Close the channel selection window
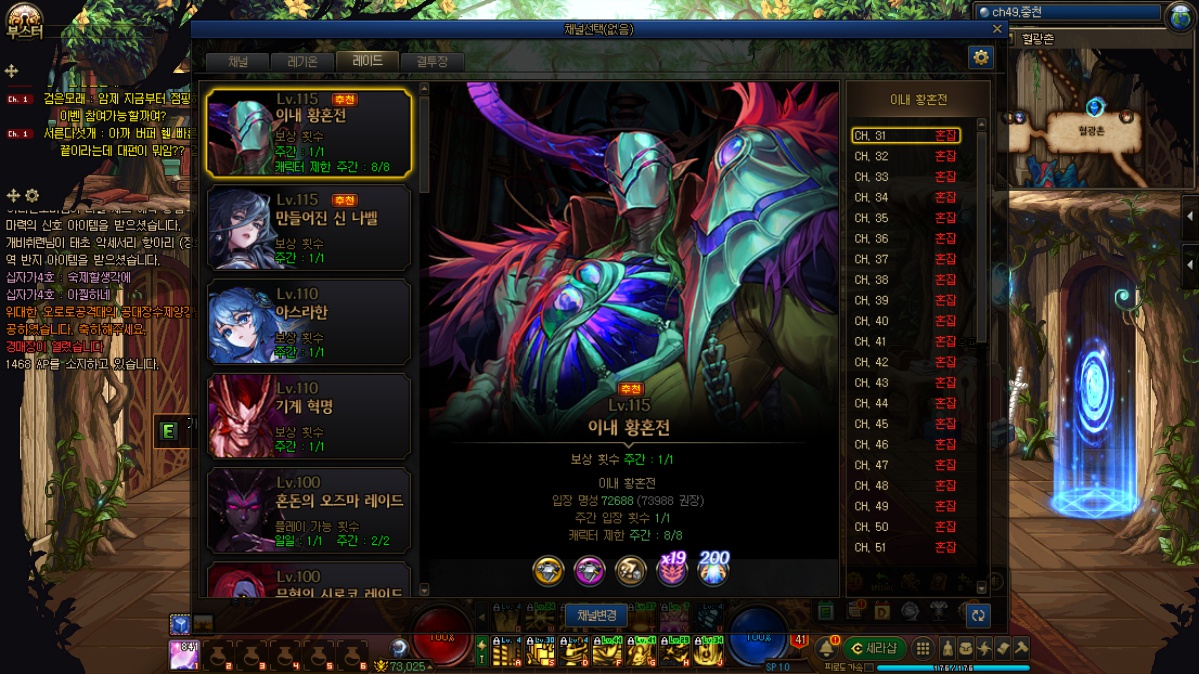The height and width of the screenshot is (674, 1199). 995,30
